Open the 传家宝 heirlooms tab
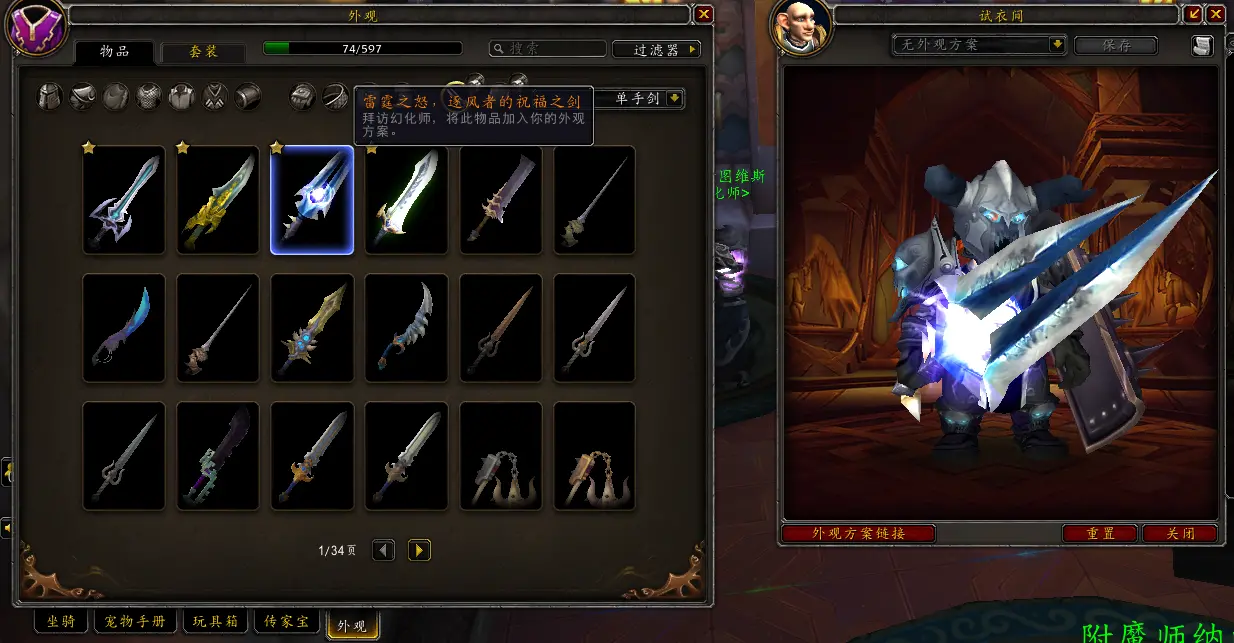Image resolution: width=1234 pixels, height=643 pixels. pyautogui.click(x=286, y=622)
